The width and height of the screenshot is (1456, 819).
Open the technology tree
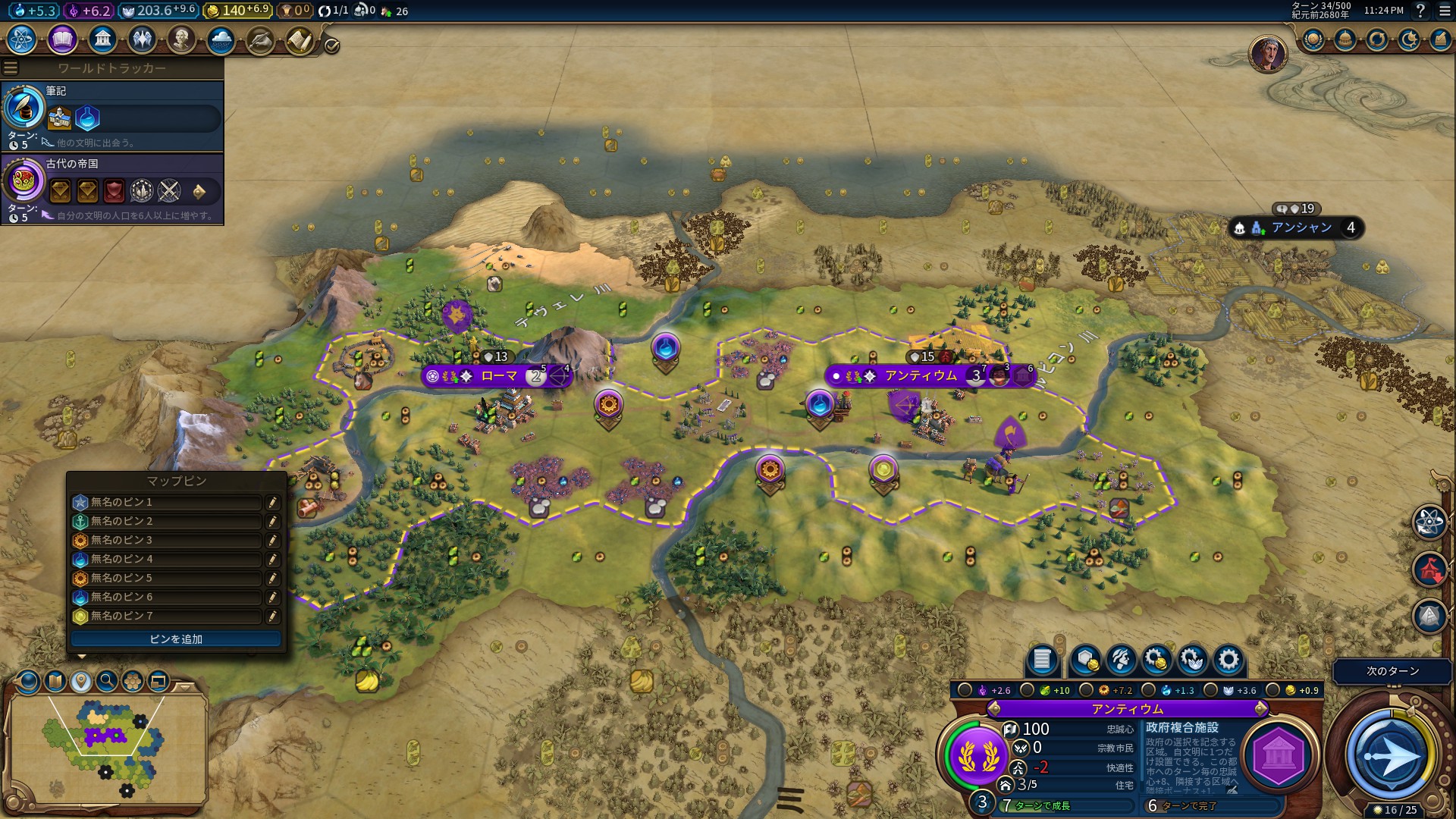(22, 39)
